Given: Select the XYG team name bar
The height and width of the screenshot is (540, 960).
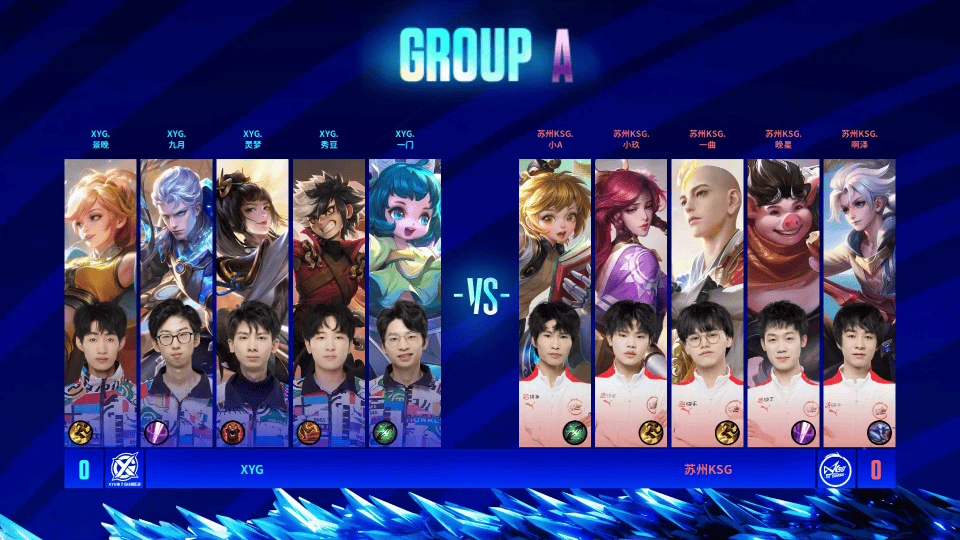Looking at the screenshot, I should [252, 468].
